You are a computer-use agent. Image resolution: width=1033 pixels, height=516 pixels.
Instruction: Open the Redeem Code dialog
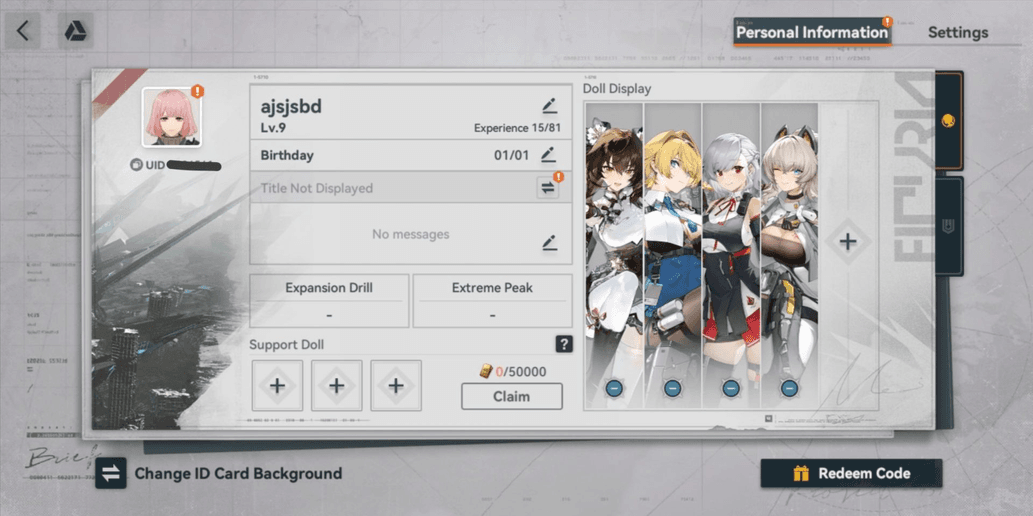coord(851,473)
